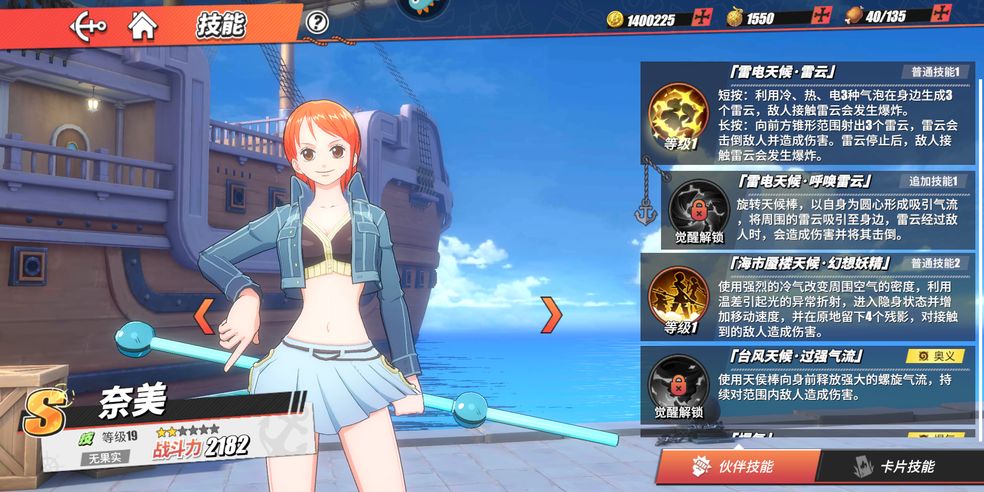
Task: Refill meat stamina with plus button
Action: click(940, 15)
